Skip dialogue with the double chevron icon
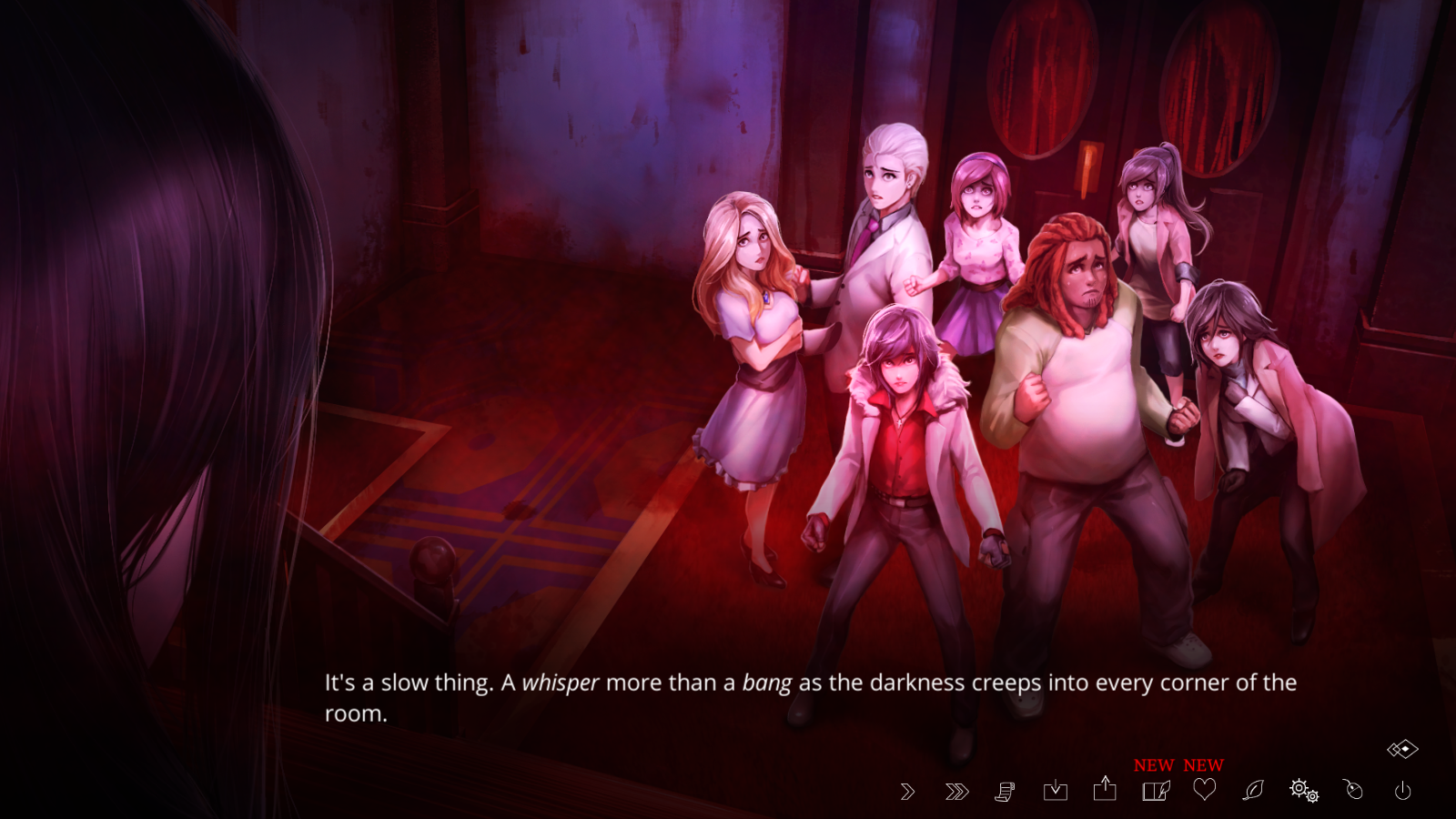The height and width of the screenshot is (819, 1456). (x=956, y=792)
